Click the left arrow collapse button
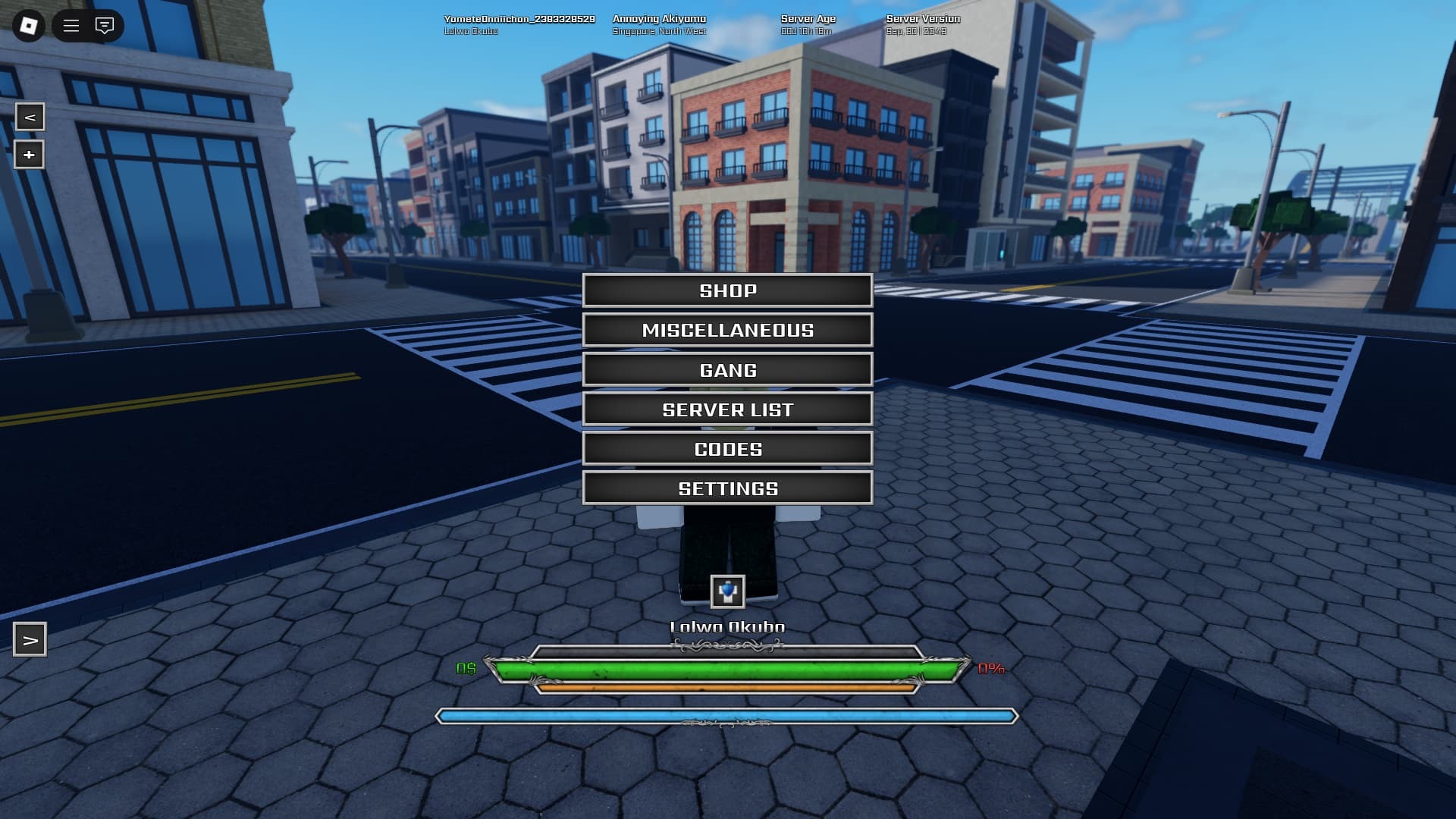The height and width of the screenshot is (819, 1456). [30, 117]
